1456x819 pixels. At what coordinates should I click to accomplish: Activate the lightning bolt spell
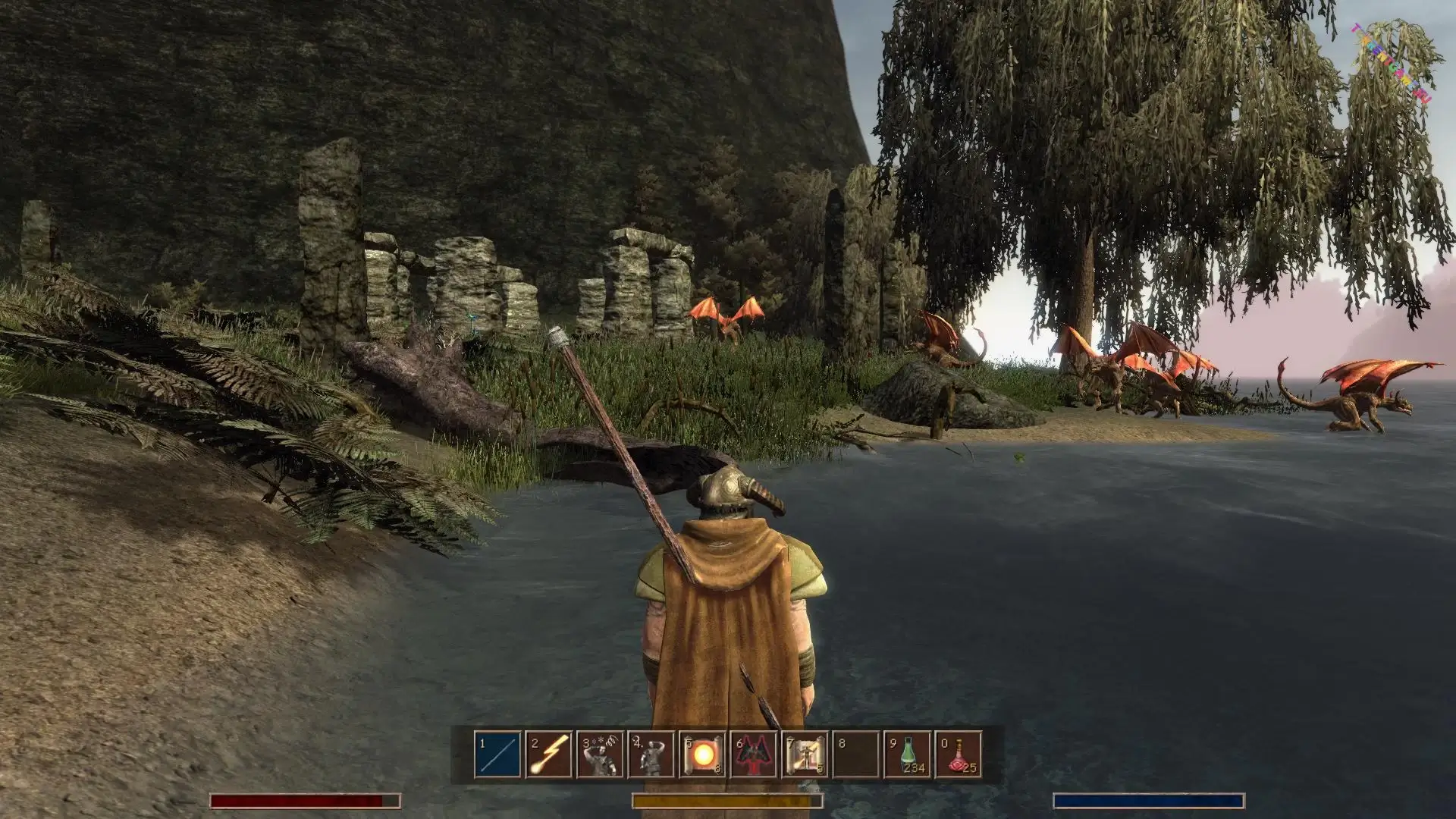coord(550,755)
